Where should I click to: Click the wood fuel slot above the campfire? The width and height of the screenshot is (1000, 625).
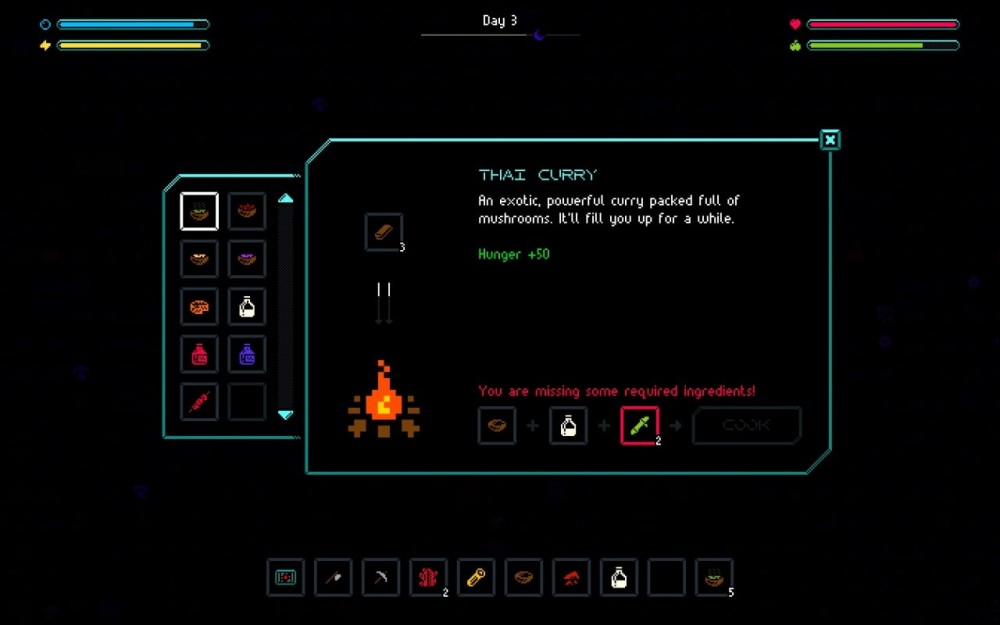tap(384, 232)
